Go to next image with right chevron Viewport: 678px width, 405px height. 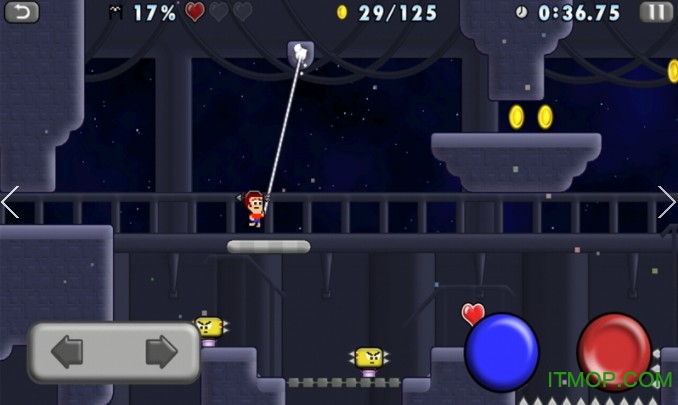click(x=667, y=202)
